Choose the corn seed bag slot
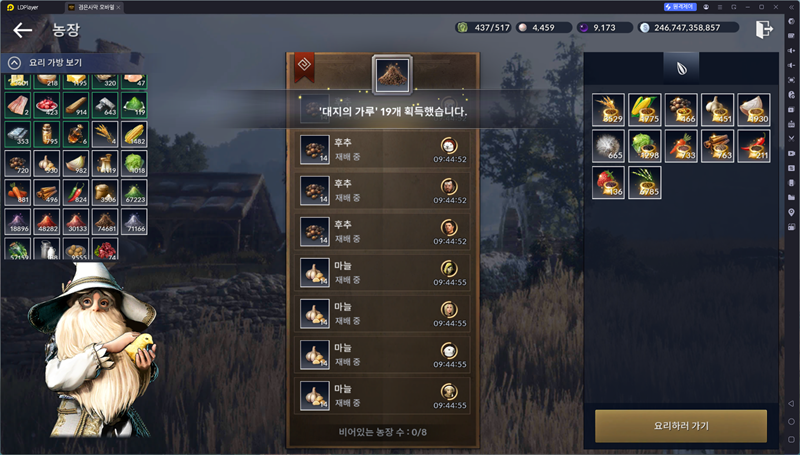Image resolution: width=800 pixels, height=455 pixels. [644, 109]
